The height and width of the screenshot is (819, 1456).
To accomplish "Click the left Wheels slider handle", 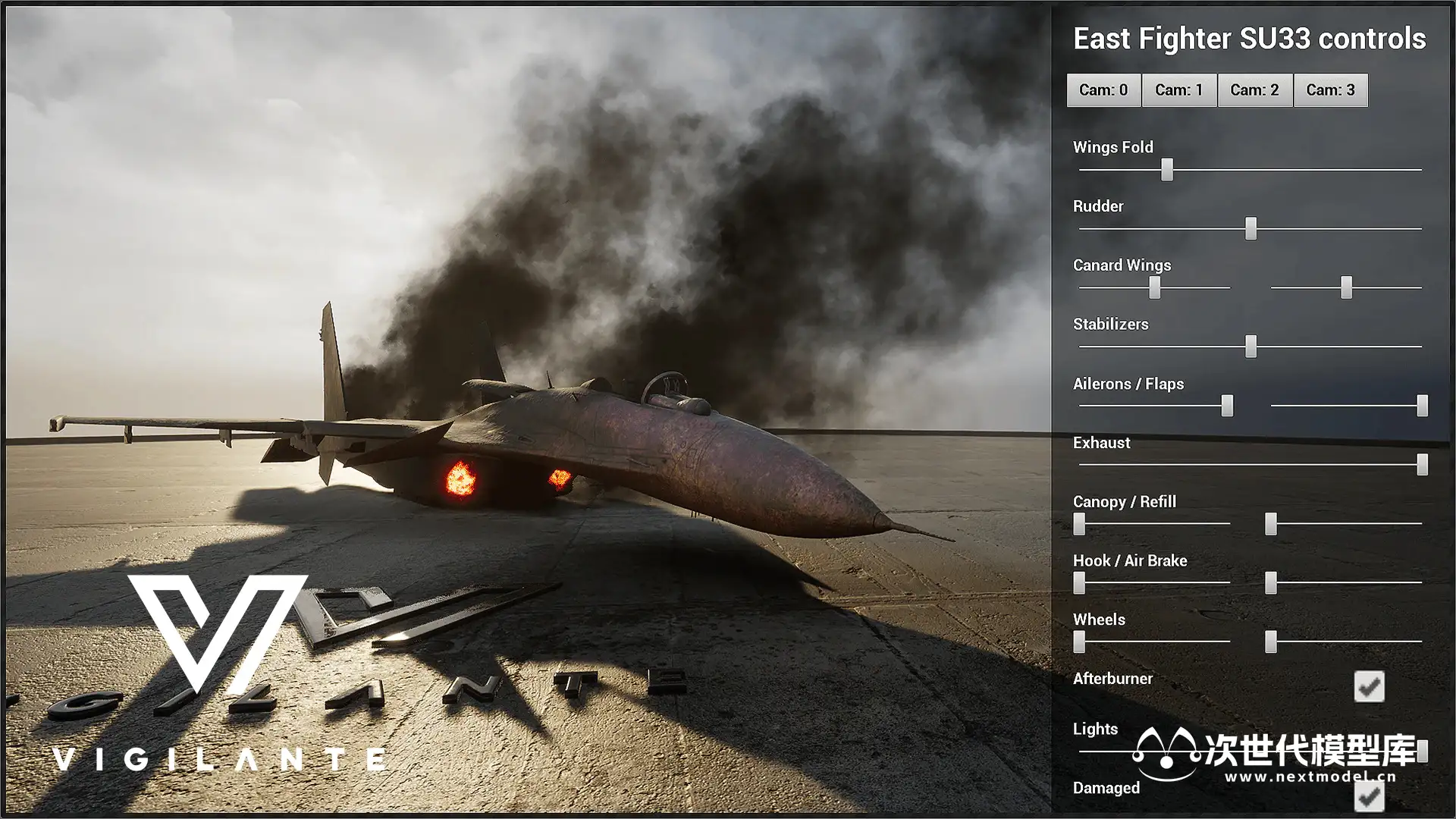I will 1079,642.
